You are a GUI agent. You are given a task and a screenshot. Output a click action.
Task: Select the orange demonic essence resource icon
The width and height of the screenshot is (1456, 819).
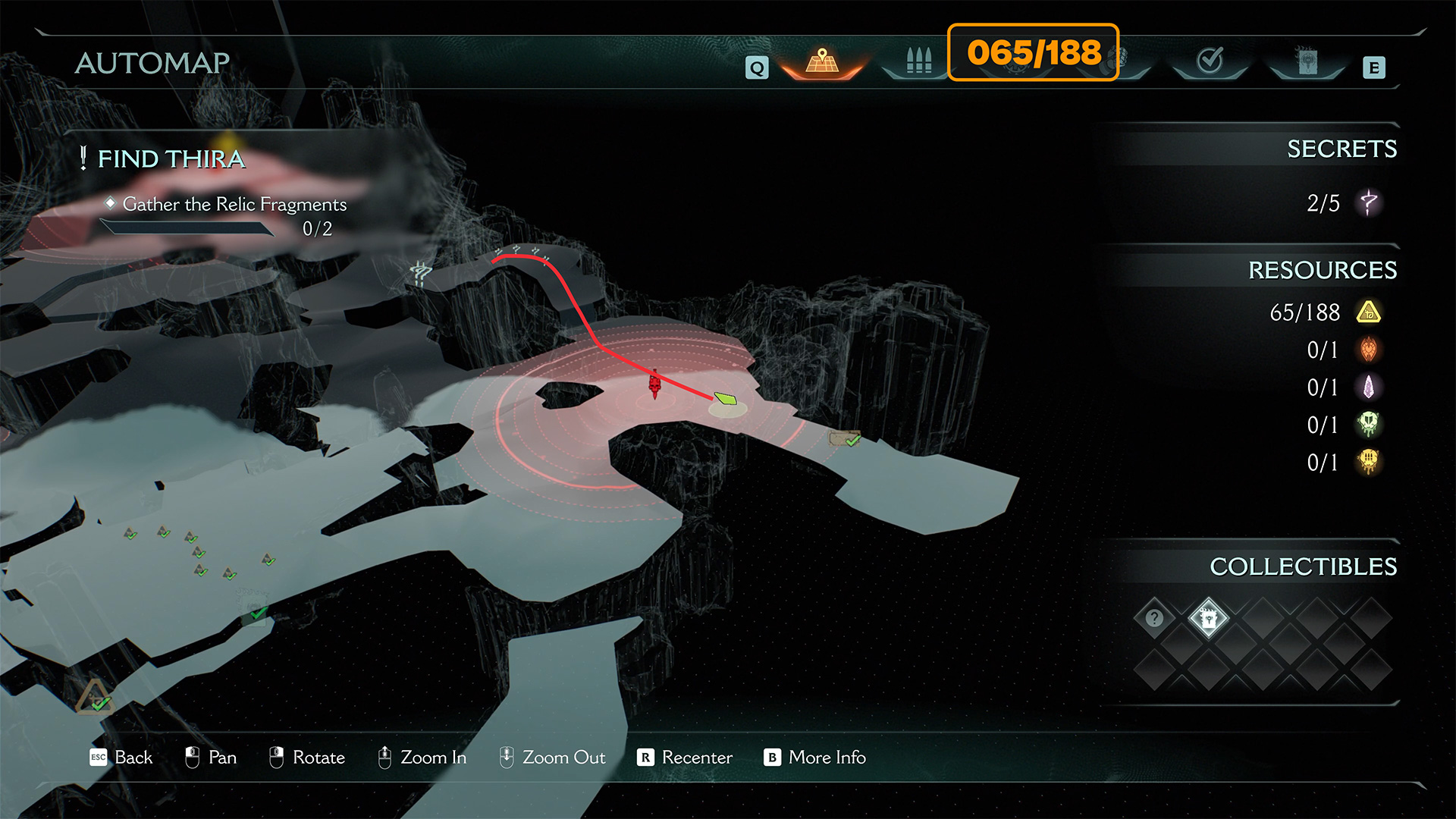(x=1368, y=350)
